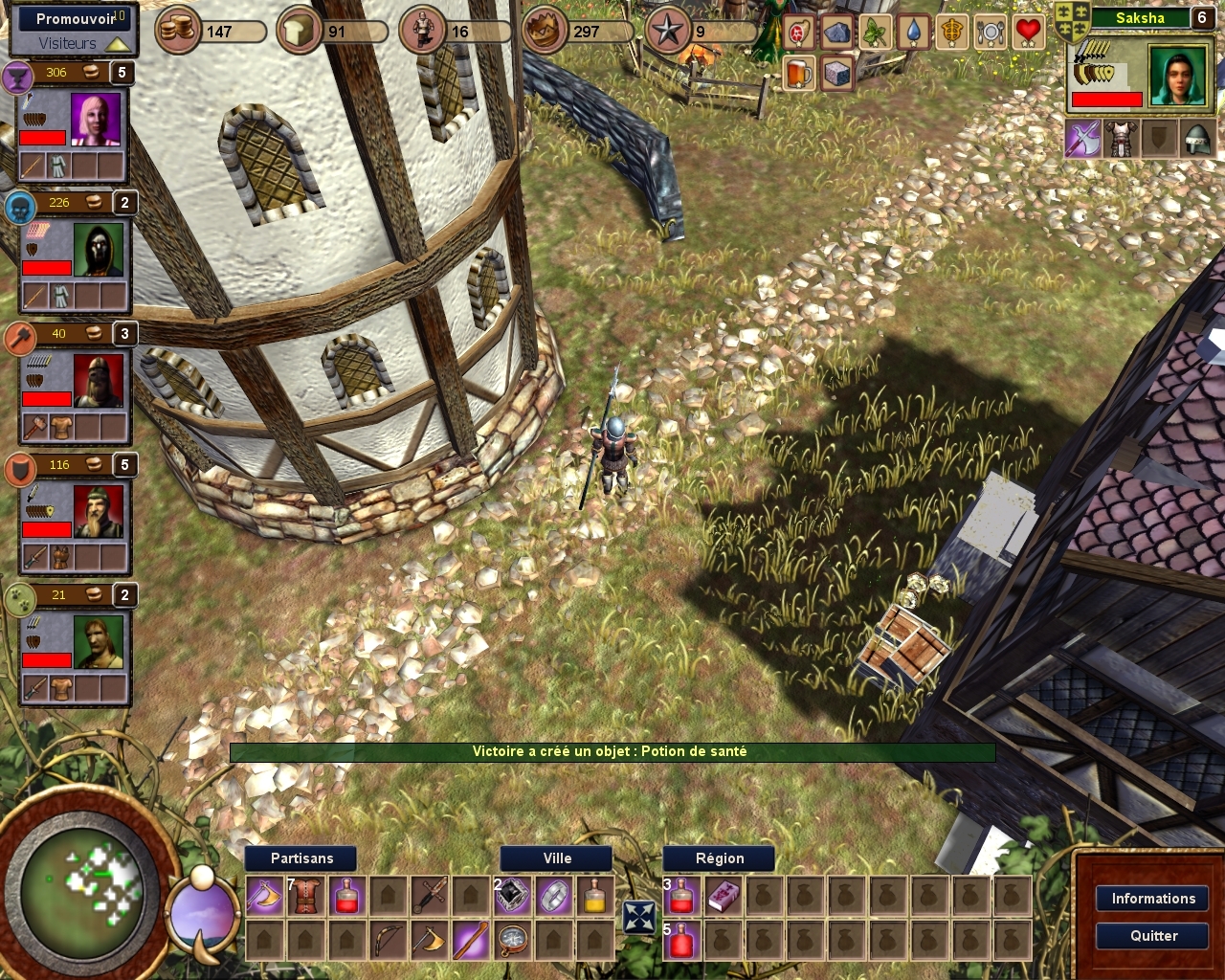This screenshot has height=980, width=1225.
Task: Open Saksha's hero portrait
Action: click(1177, 77)
